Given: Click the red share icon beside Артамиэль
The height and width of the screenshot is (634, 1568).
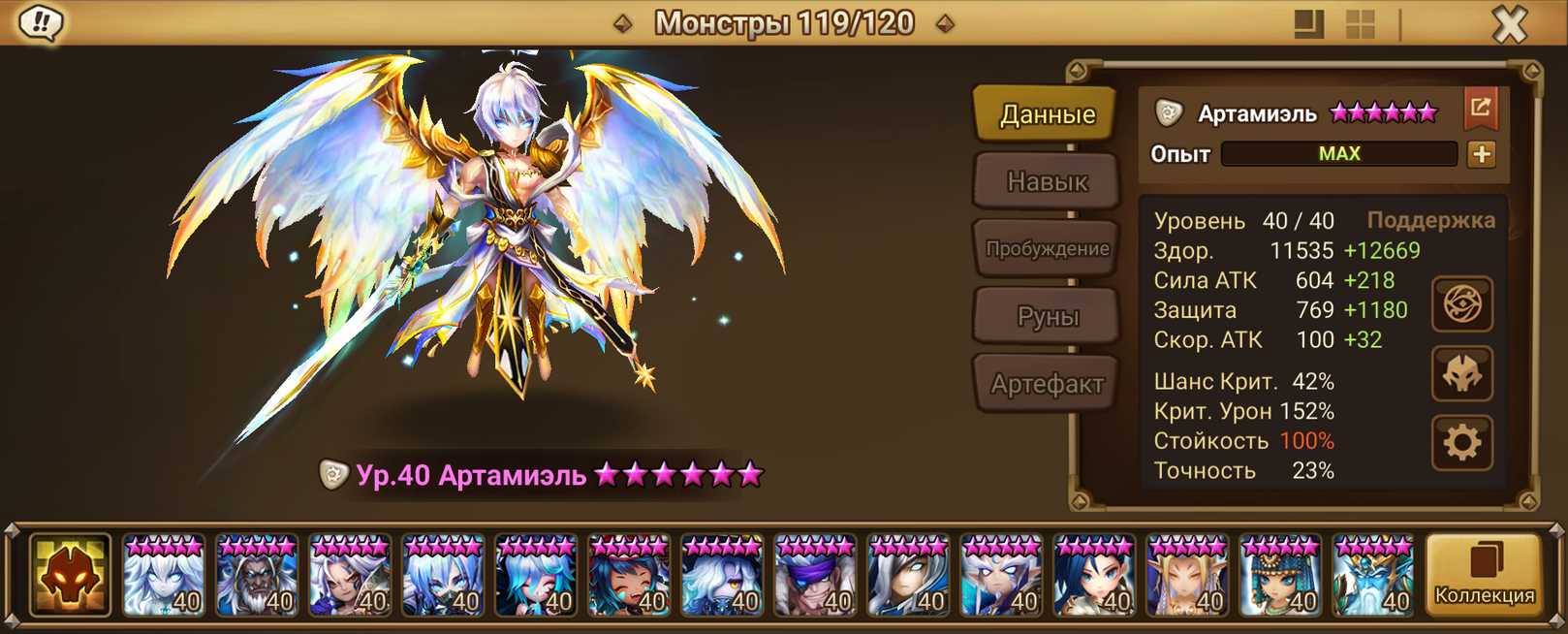Looking at the screenshot, I should 1480,110.
